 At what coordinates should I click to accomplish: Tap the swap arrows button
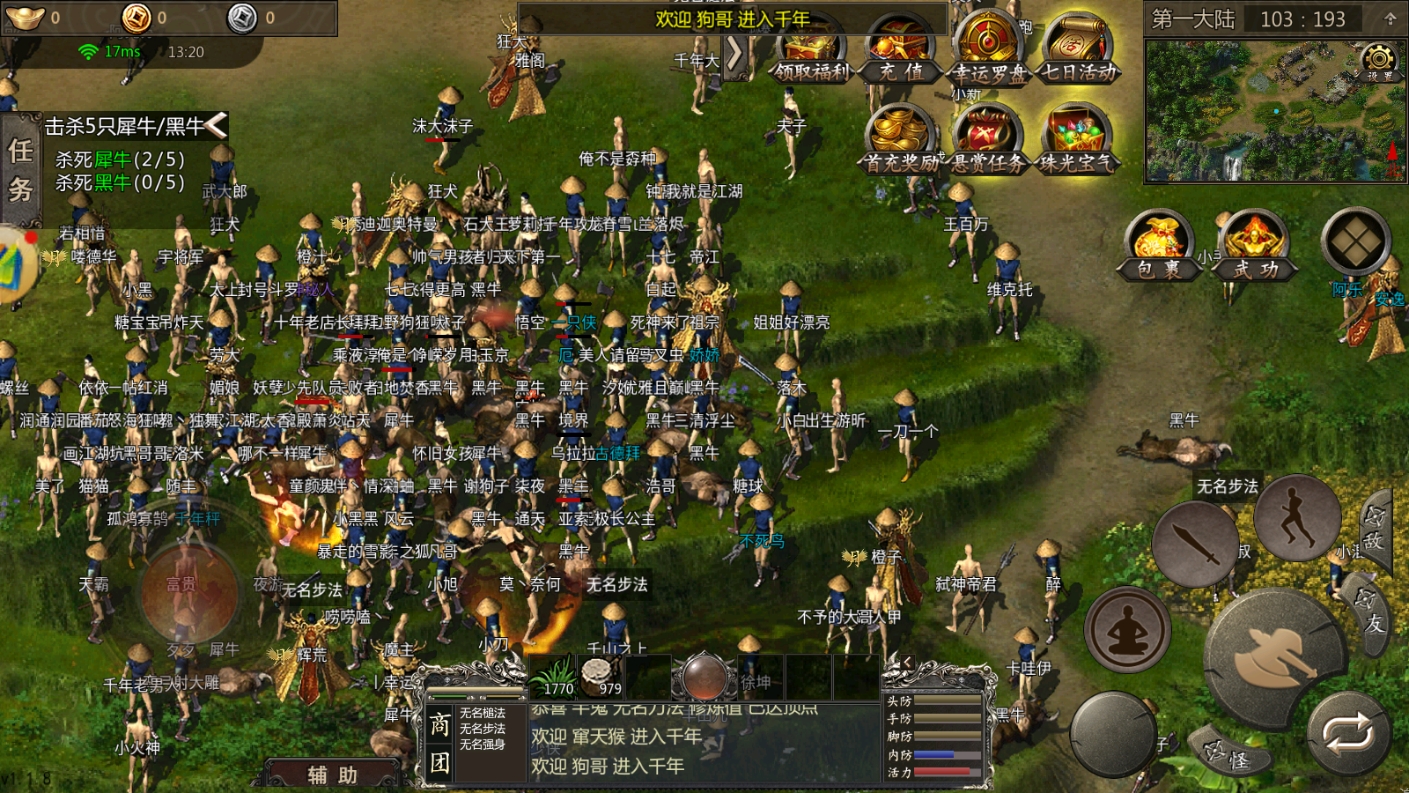(1348, 735)
